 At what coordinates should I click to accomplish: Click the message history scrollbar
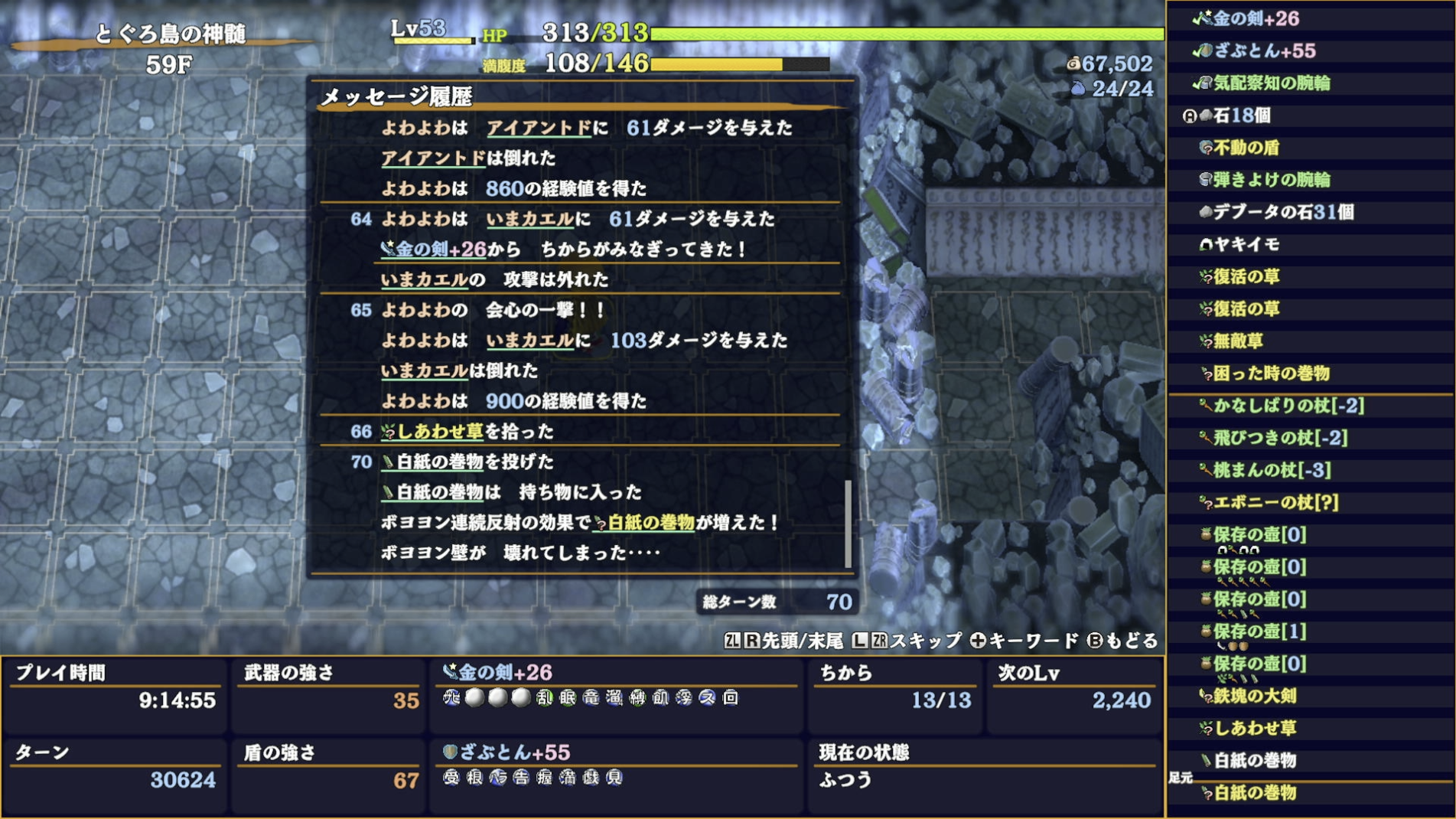pyautogui.click(x=849, y=520)
